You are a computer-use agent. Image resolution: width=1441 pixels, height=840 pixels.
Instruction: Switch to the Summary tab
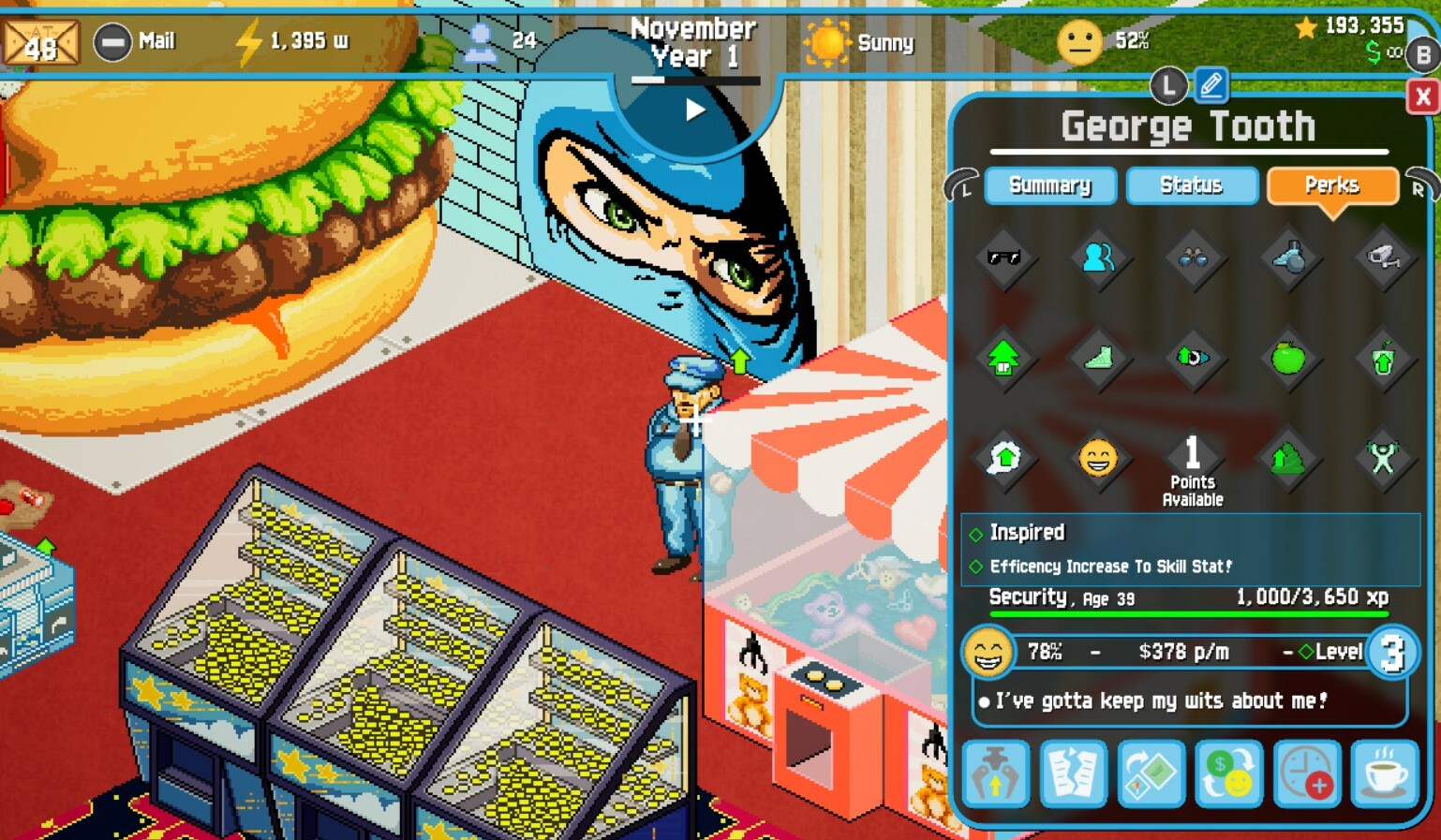coord(1050,185)
